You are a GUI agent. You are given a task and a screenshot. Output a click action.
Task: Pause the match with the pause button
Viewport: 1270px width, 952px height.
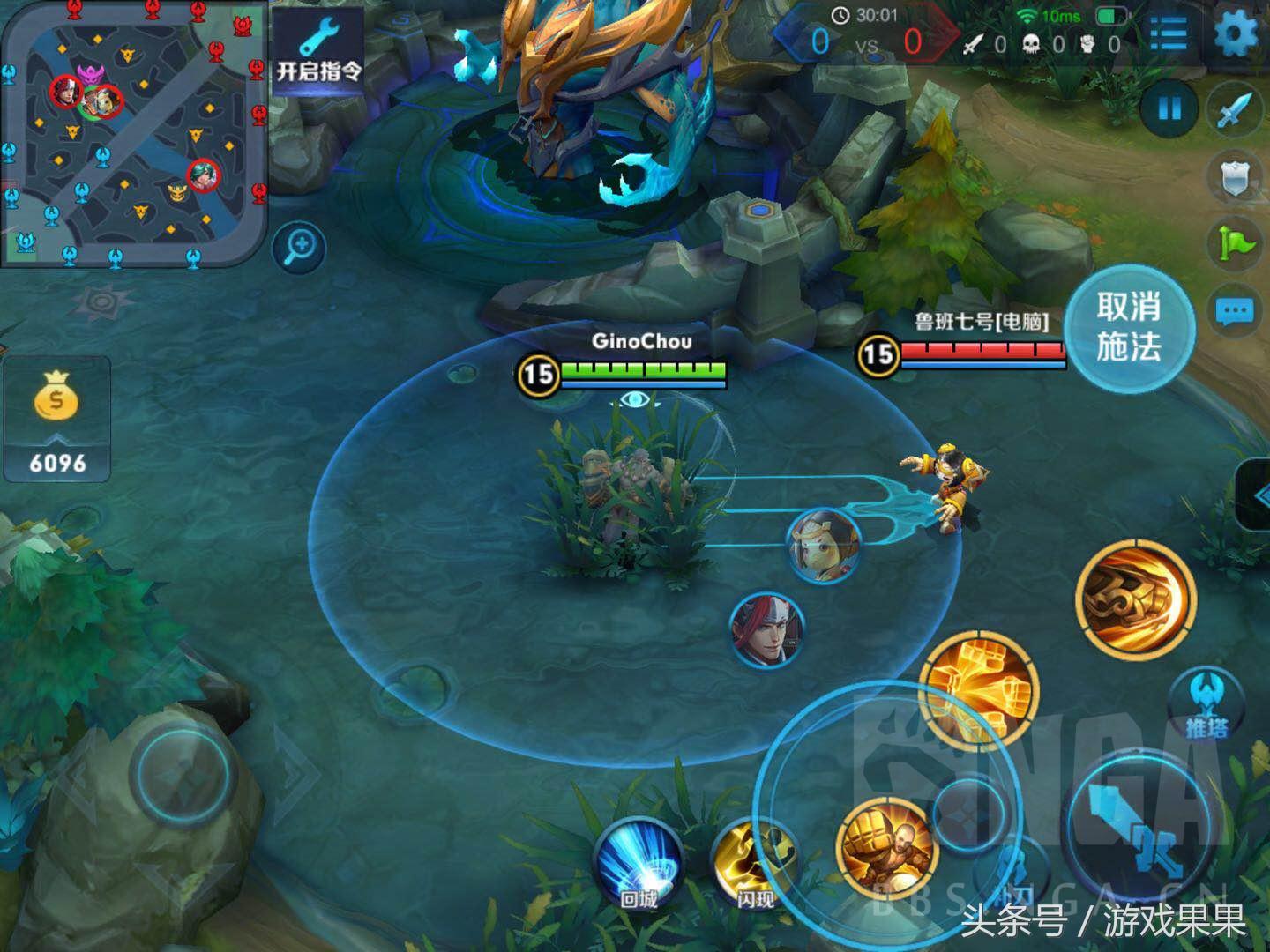point(1169,108)
